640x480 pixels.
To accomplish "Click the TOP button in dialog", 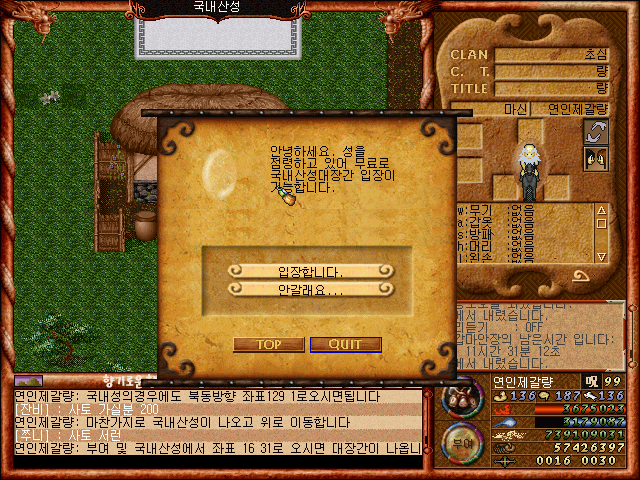I will [x=268, y=344].
